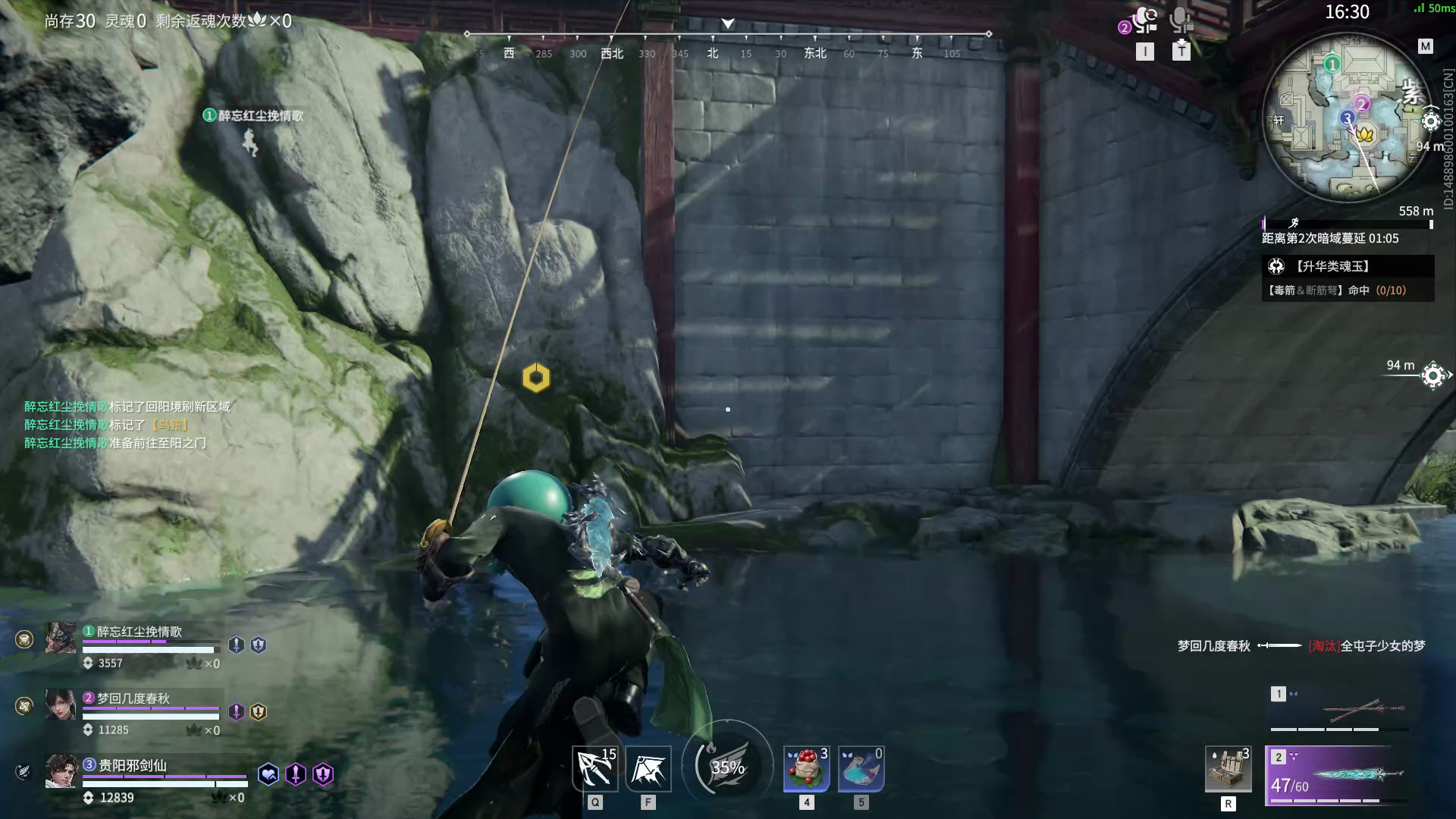Click teammate 醉忘红尘挽情歌 portrait

point(61,639)
